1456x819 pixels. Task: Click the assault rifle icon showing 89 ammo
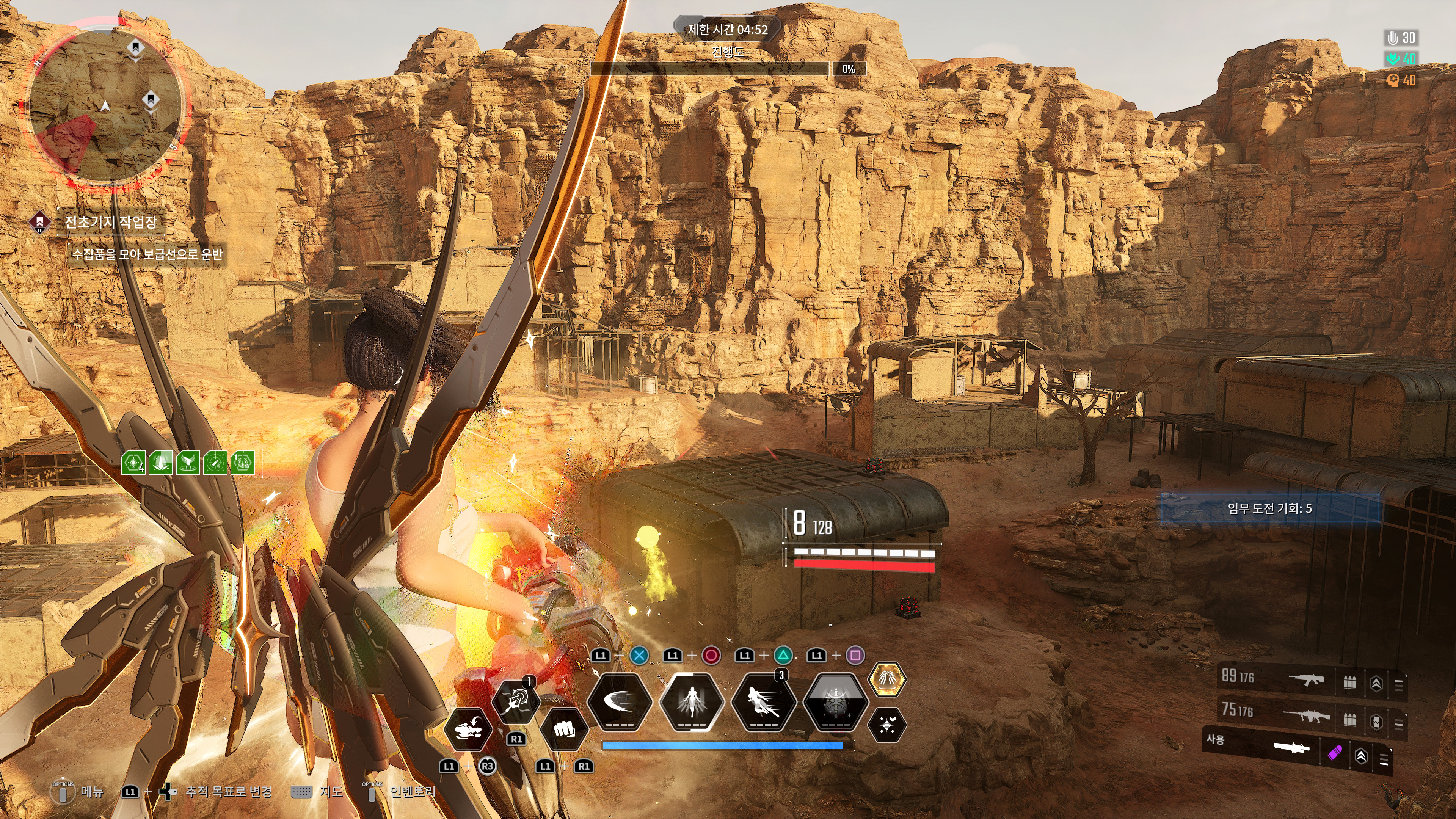[x=1307, y=680]
